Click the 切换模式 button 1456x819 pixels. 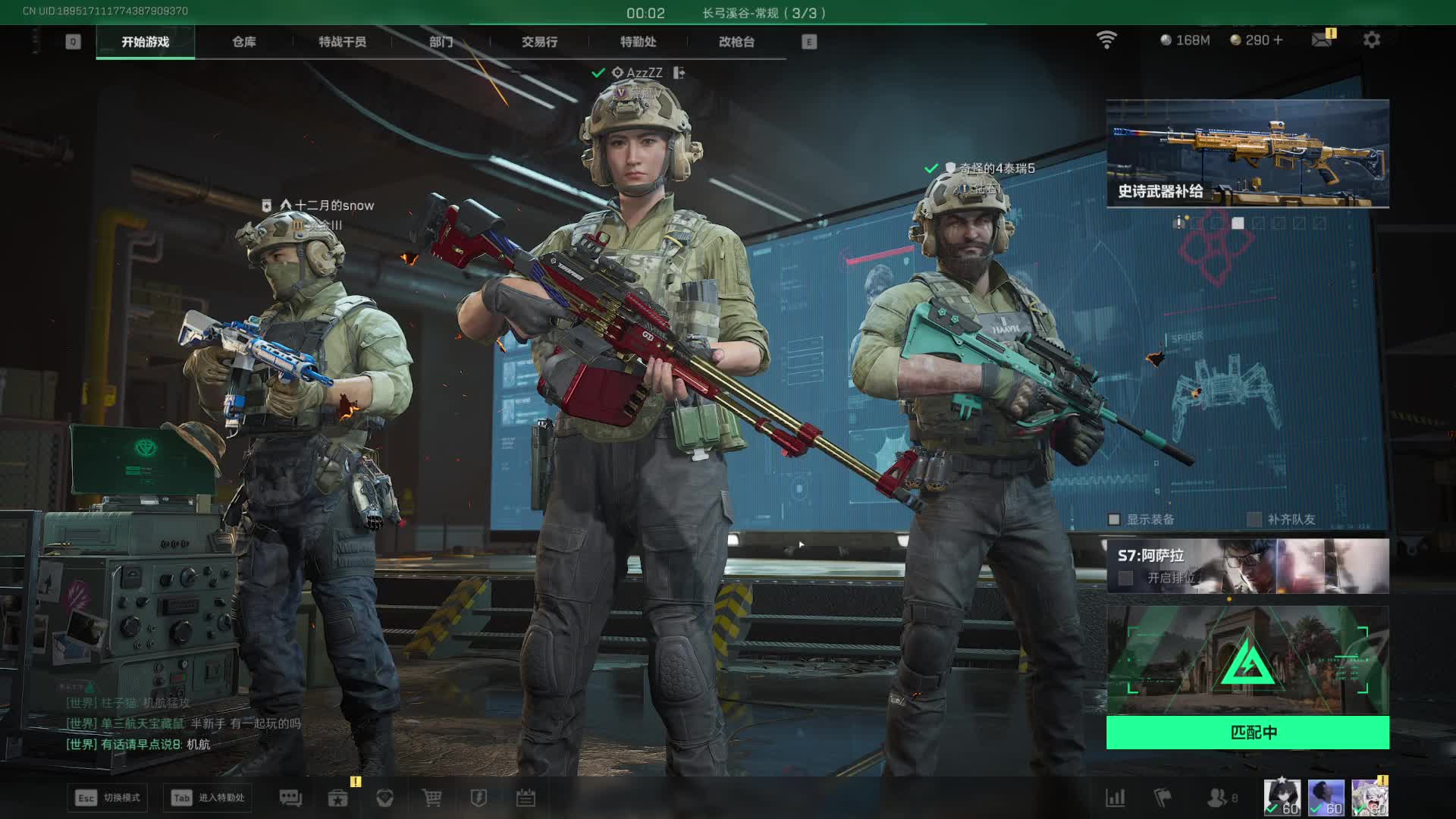(108, 798)
